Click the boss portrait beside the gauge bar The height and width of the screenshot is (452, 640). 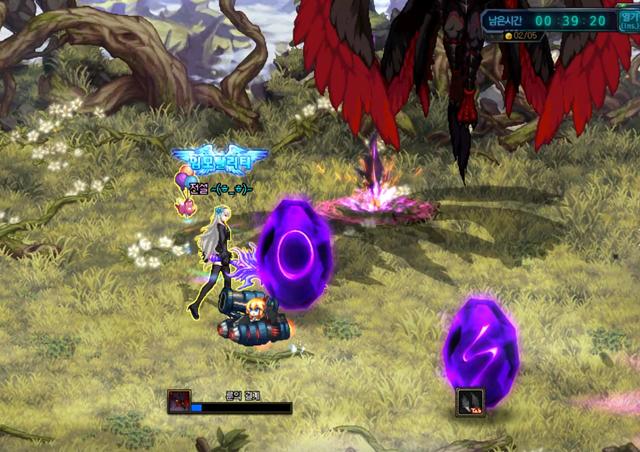pyautogui.click(x=179, y=402)
